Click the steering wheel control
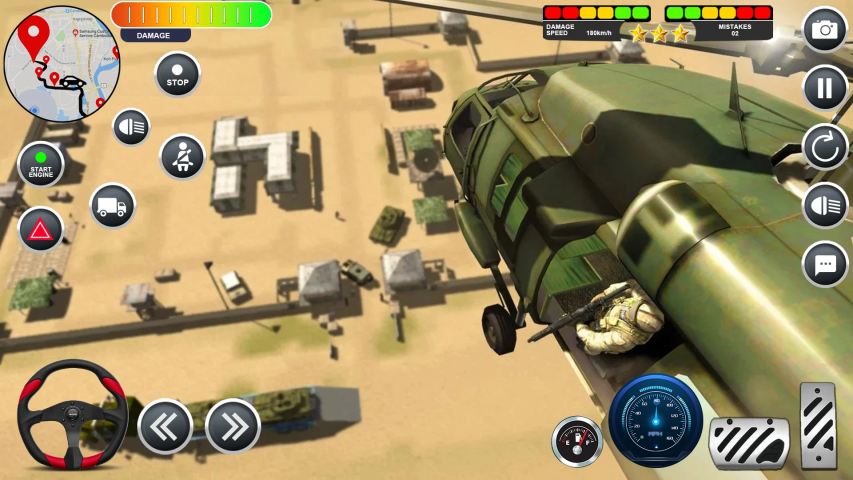853x480 pixels. [72, 414]
